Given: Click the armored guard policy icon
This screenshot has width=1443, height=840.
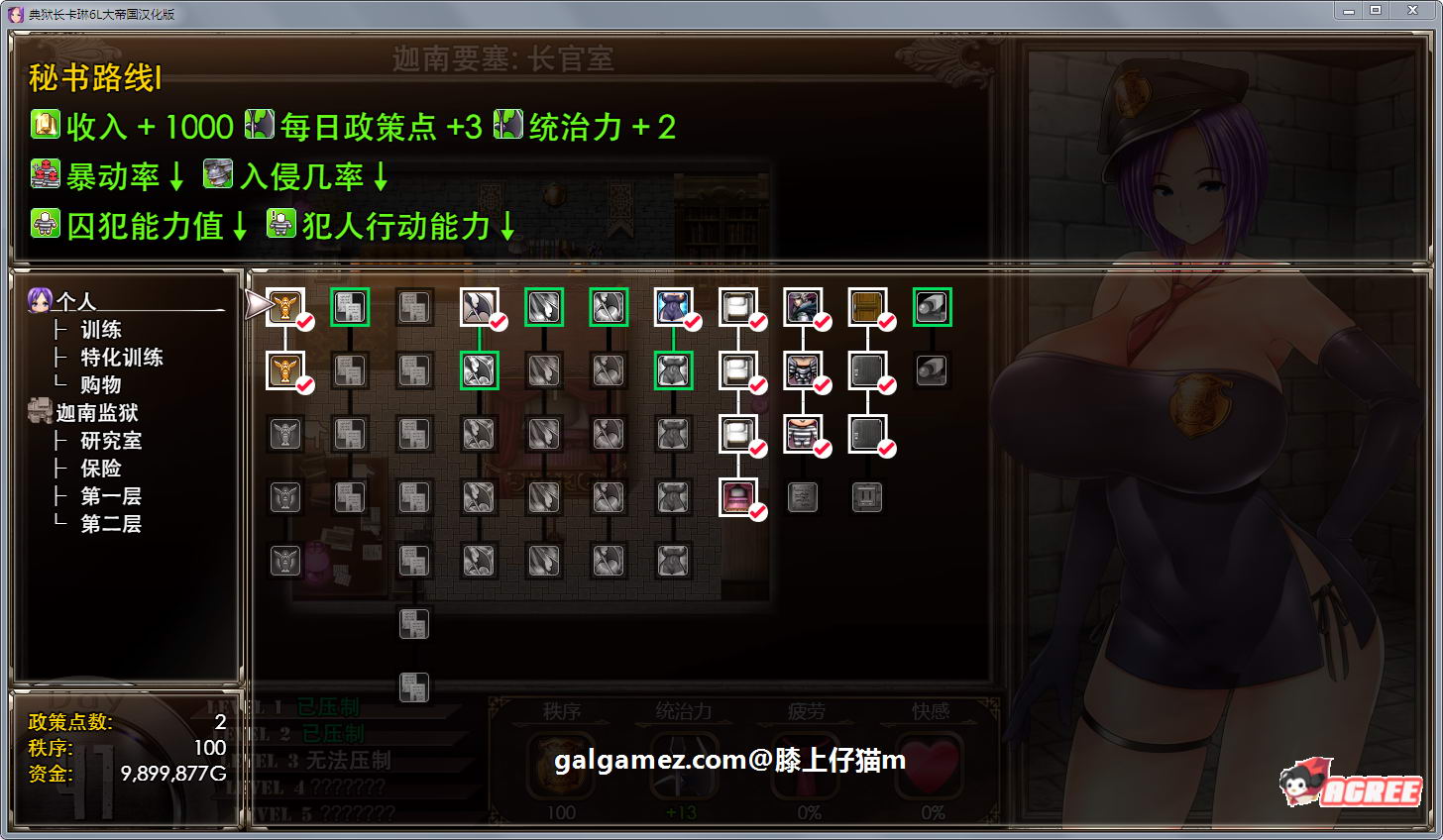Looking at the screenshot, I should coord(803,307).
